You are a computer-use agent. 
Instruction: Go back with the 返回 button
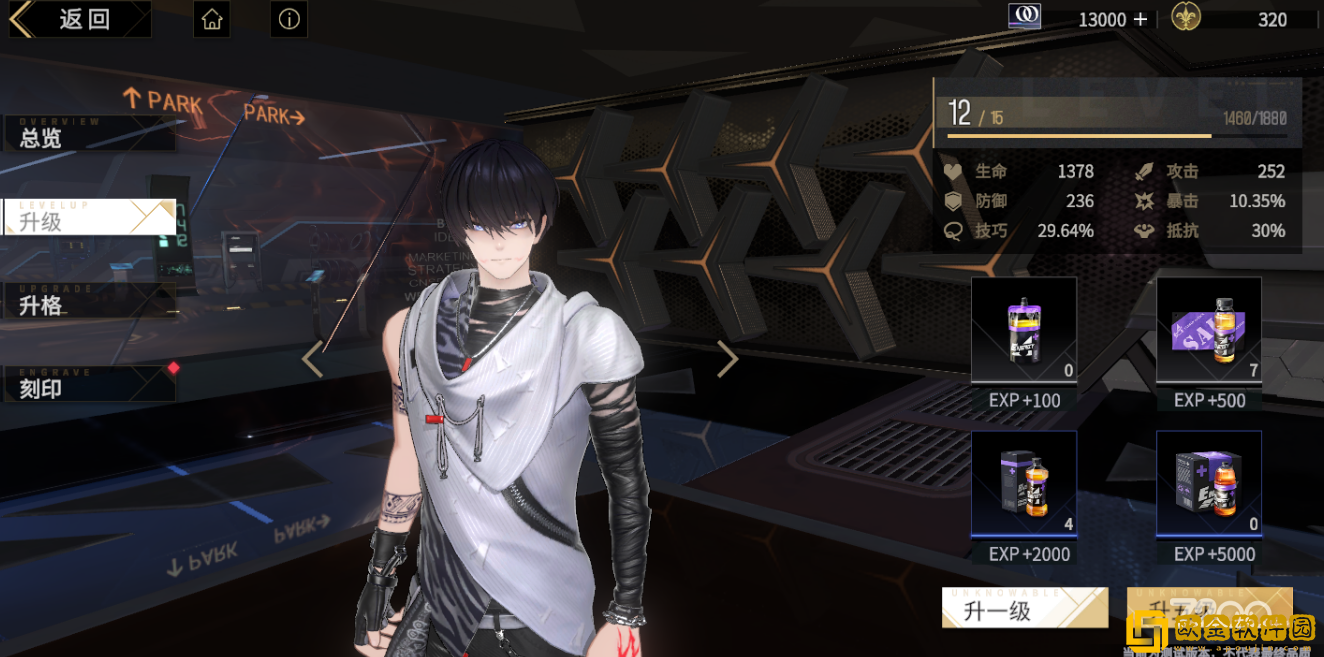80,19
